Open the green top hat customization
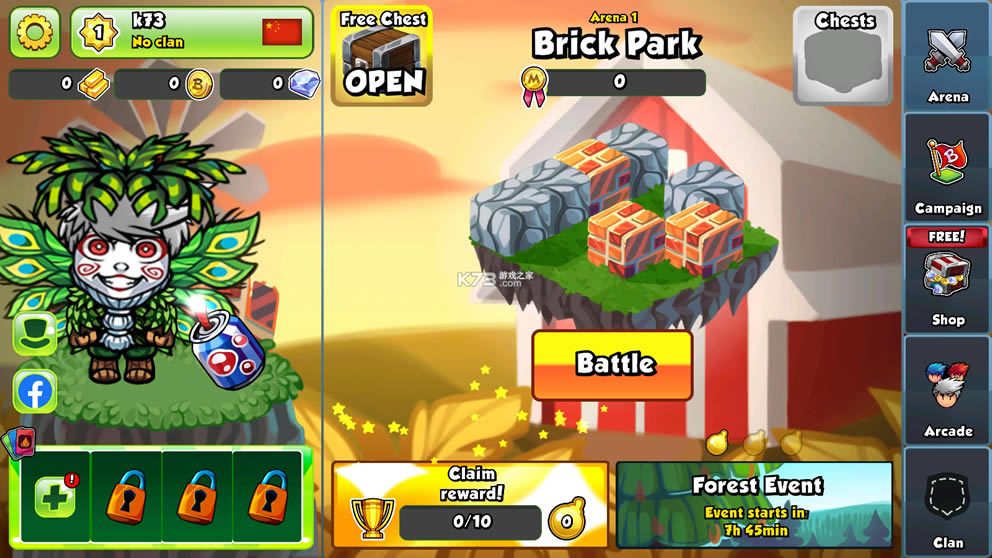Viewport: 992px width, 558px height. (35, 333)
